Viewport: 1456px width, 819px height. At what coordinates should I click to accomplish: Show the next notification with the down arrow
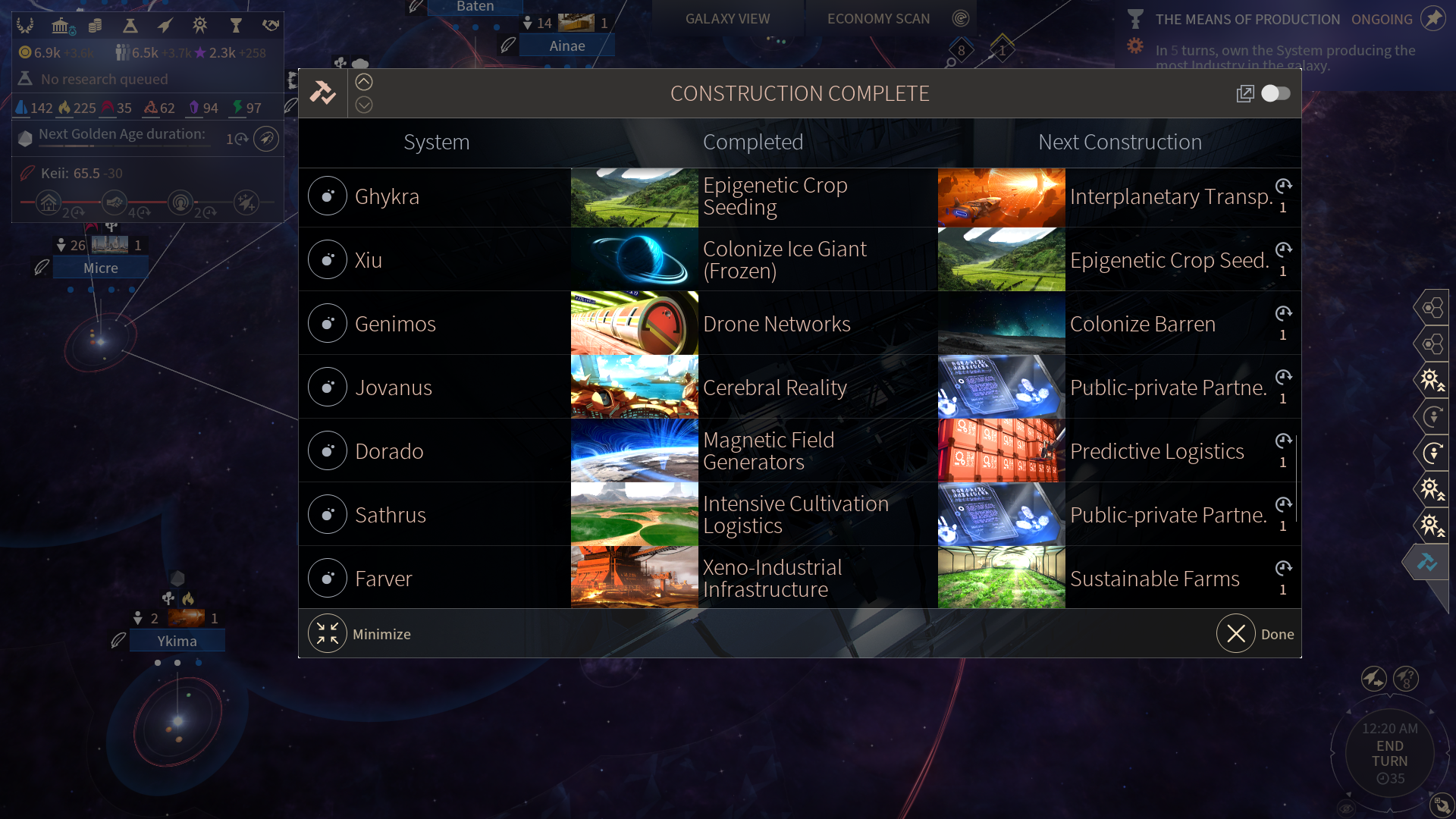(x=364, y=105)
